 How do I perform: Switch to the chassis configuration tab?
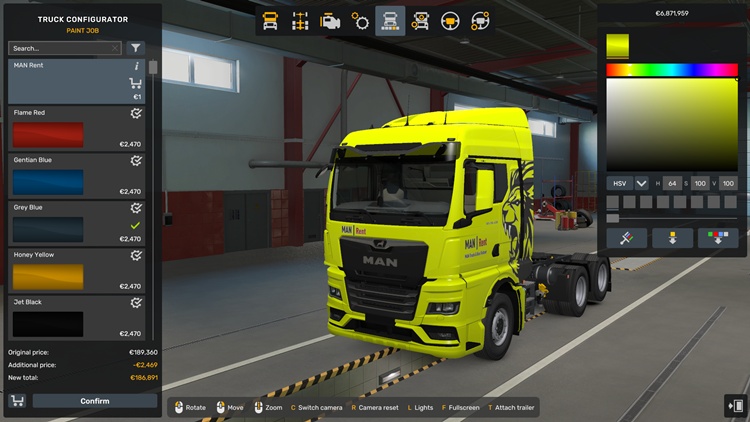click(x=299, y=20)
